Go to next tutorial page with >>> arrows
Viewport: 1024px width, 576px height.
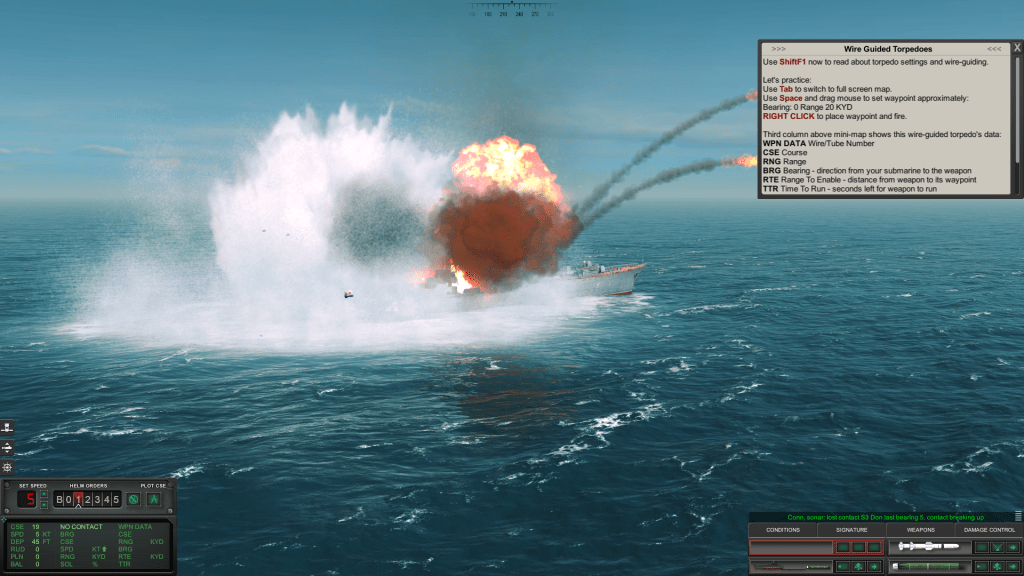(779, 48)
